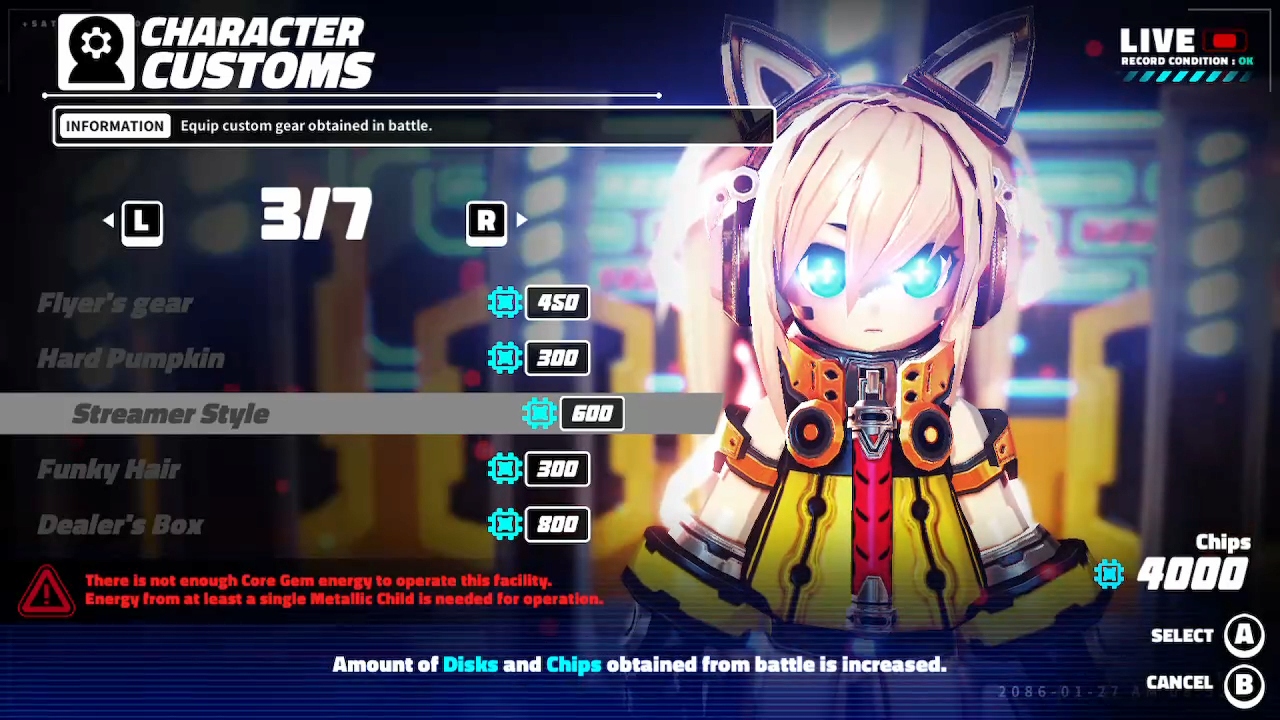This screenshot has width=1280, height=720.
Task: Toggle the A button to equip gear
Action: point(1244,635)
